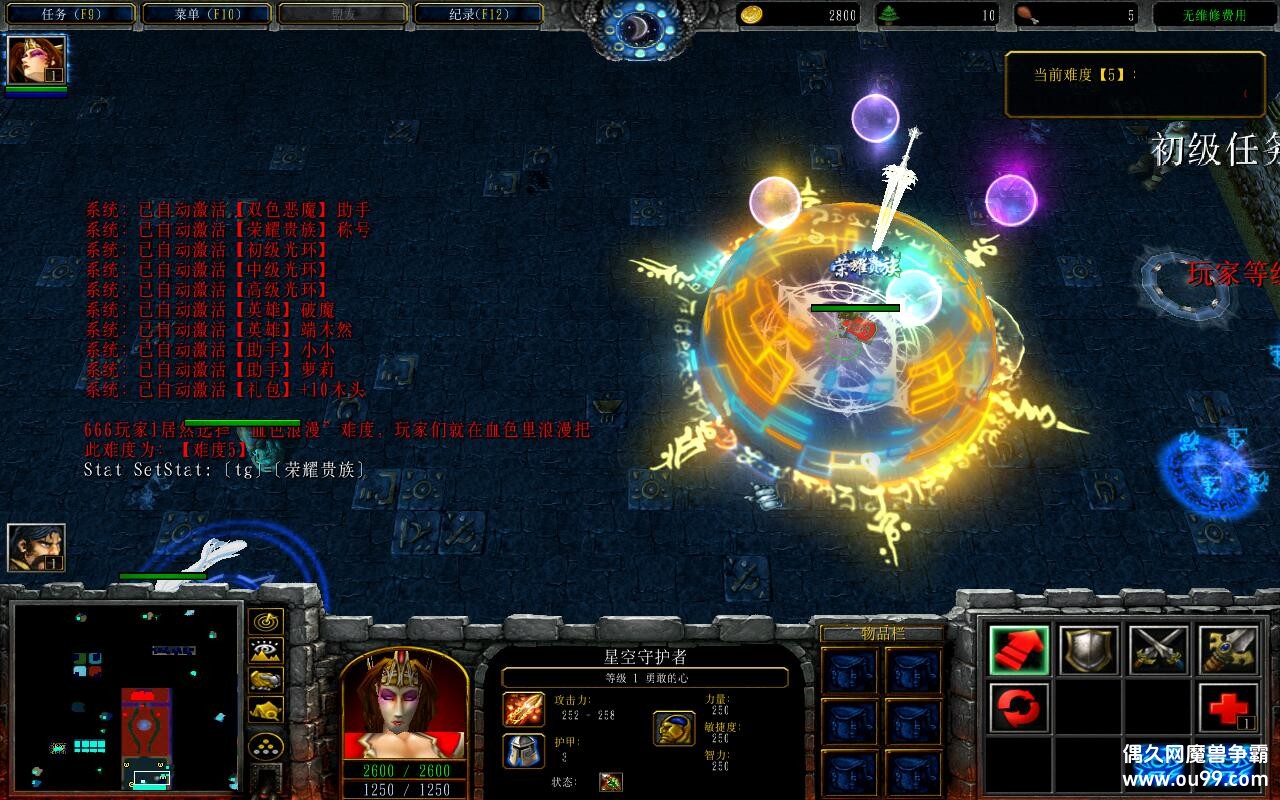
Task: Choose the silver shield command
Action: [x=1089, y=651]
